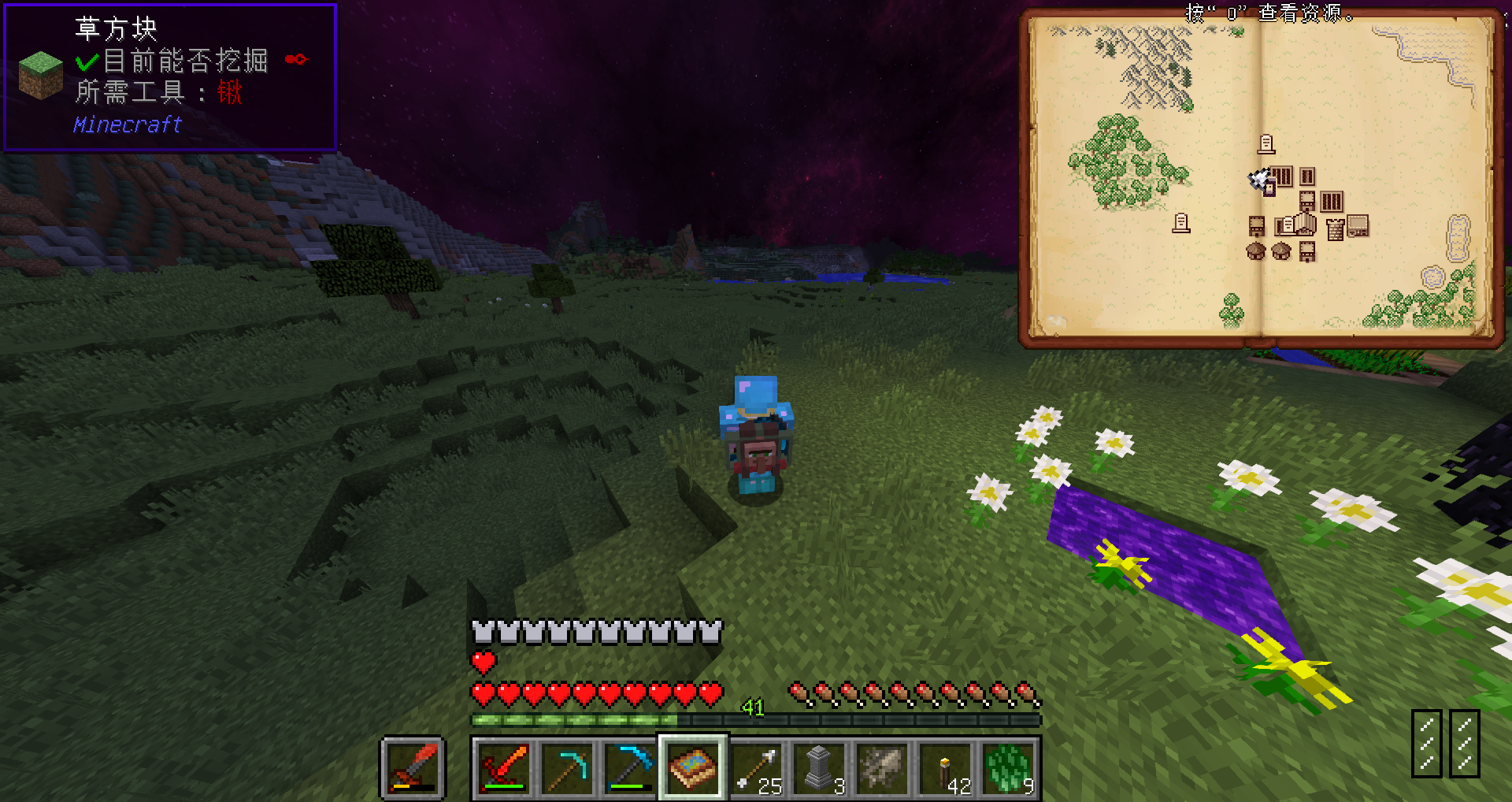Click the tower marker in the map village
Viewport: 1512px width, 802px height.
pyautogui.click(x=1335, y=229)
